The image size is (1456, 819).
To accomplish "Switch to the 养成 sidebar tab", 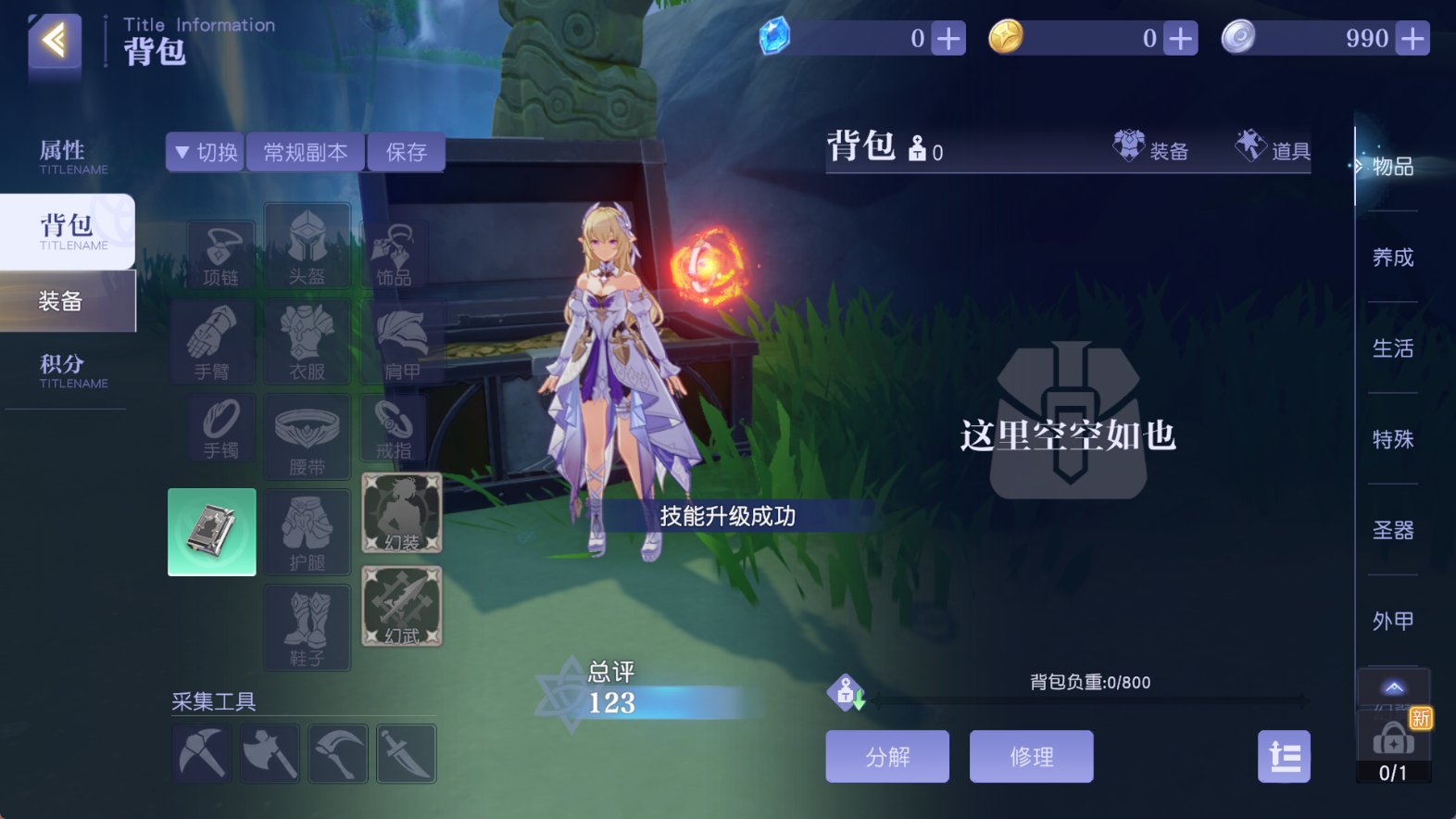I will click(1393, 258).
